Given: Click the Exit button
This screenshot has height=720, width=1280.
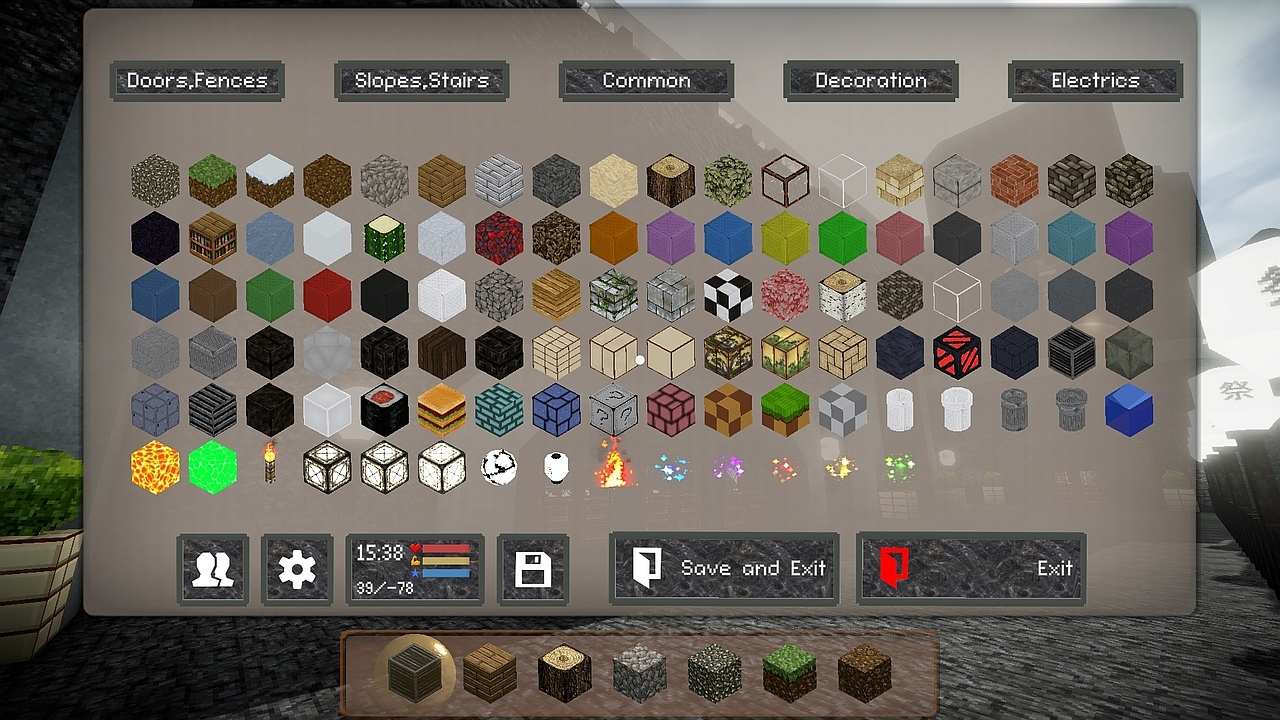Looking at the screenshot, I should [x=970, y=568].
